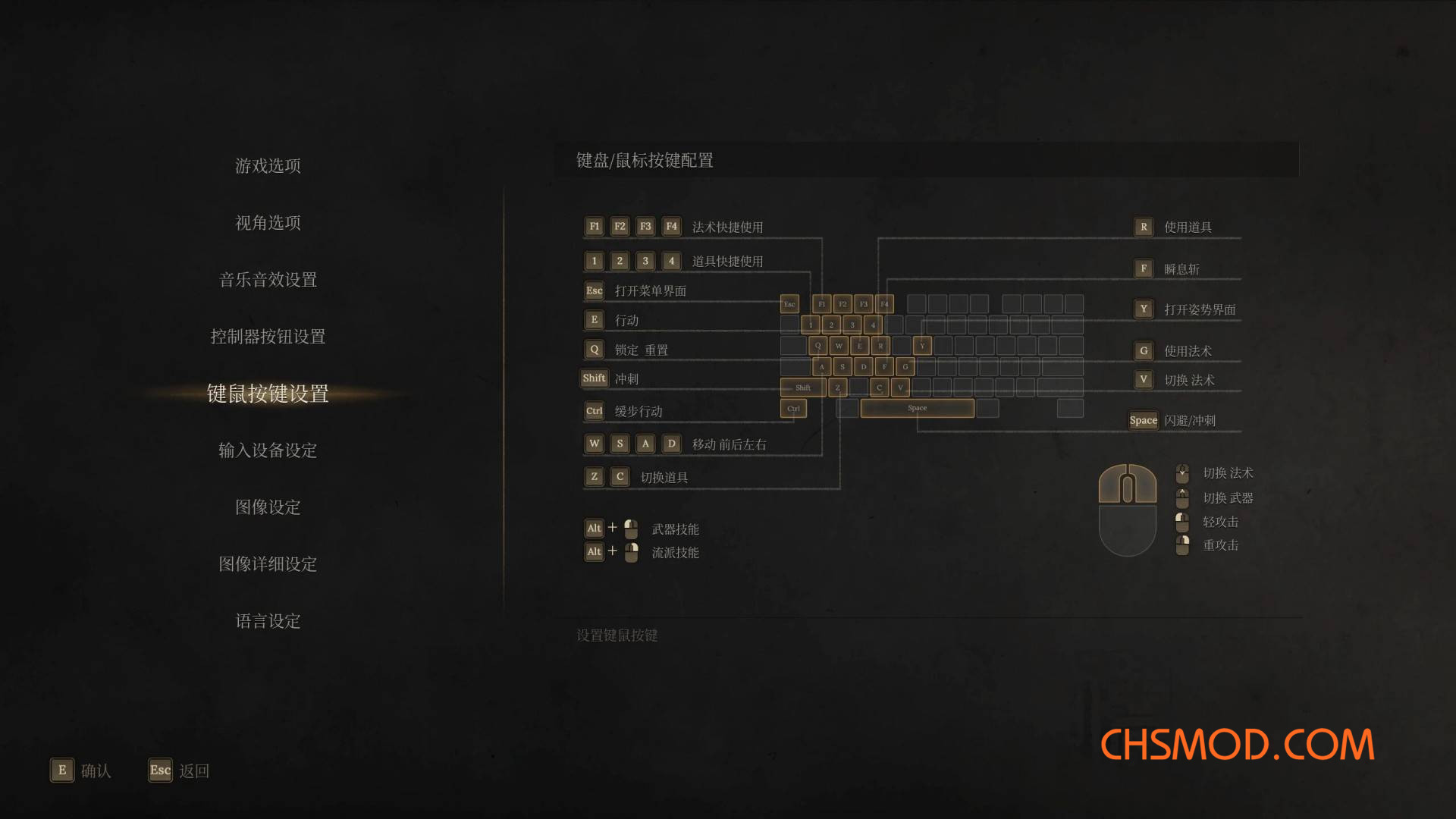The image size is (1456, 819).
Task: Choose the 语言设定 language settings entry
Action: click(x=268, y=621)
